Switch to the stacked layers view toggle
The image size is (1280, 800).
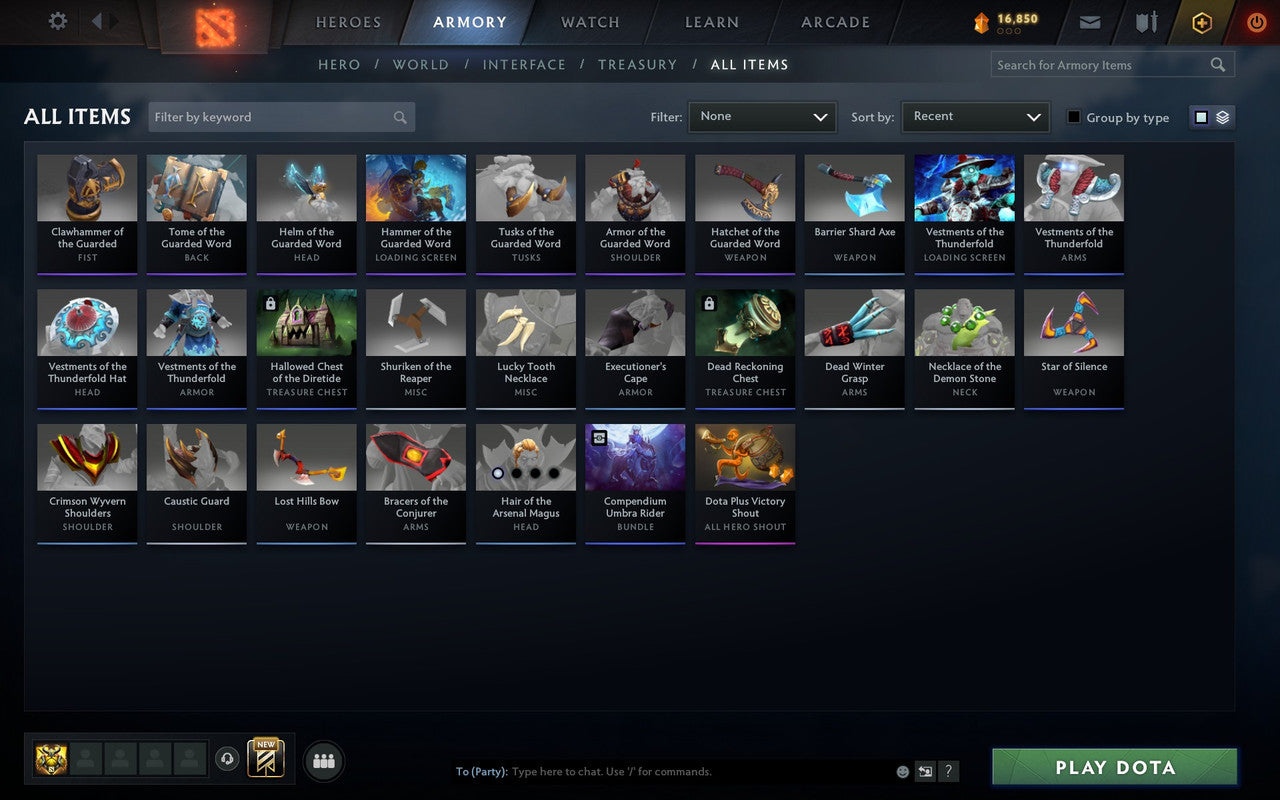click(1222, 117)
